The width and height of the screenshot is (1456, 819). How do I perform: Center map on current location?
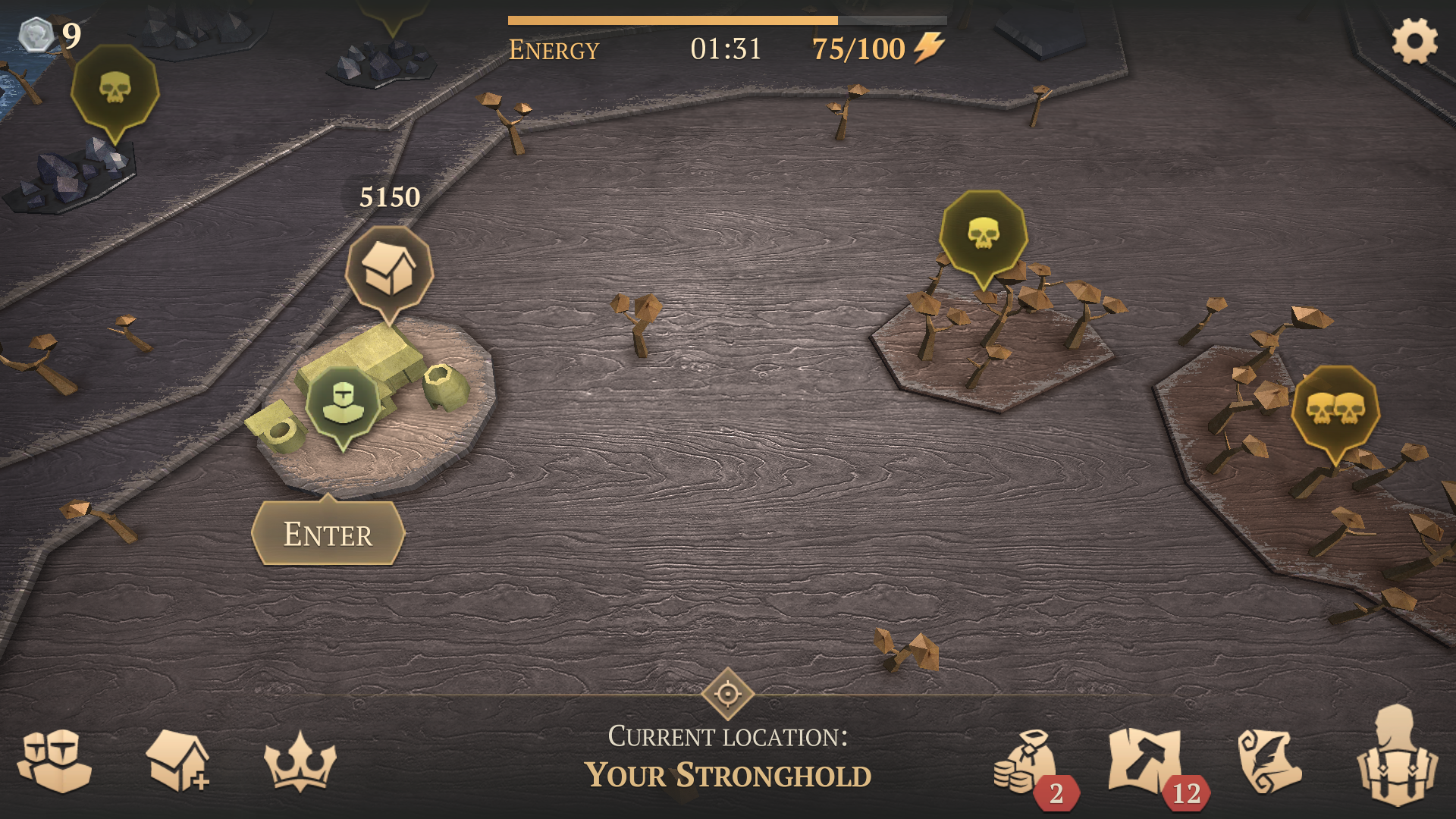click(727, 693)
